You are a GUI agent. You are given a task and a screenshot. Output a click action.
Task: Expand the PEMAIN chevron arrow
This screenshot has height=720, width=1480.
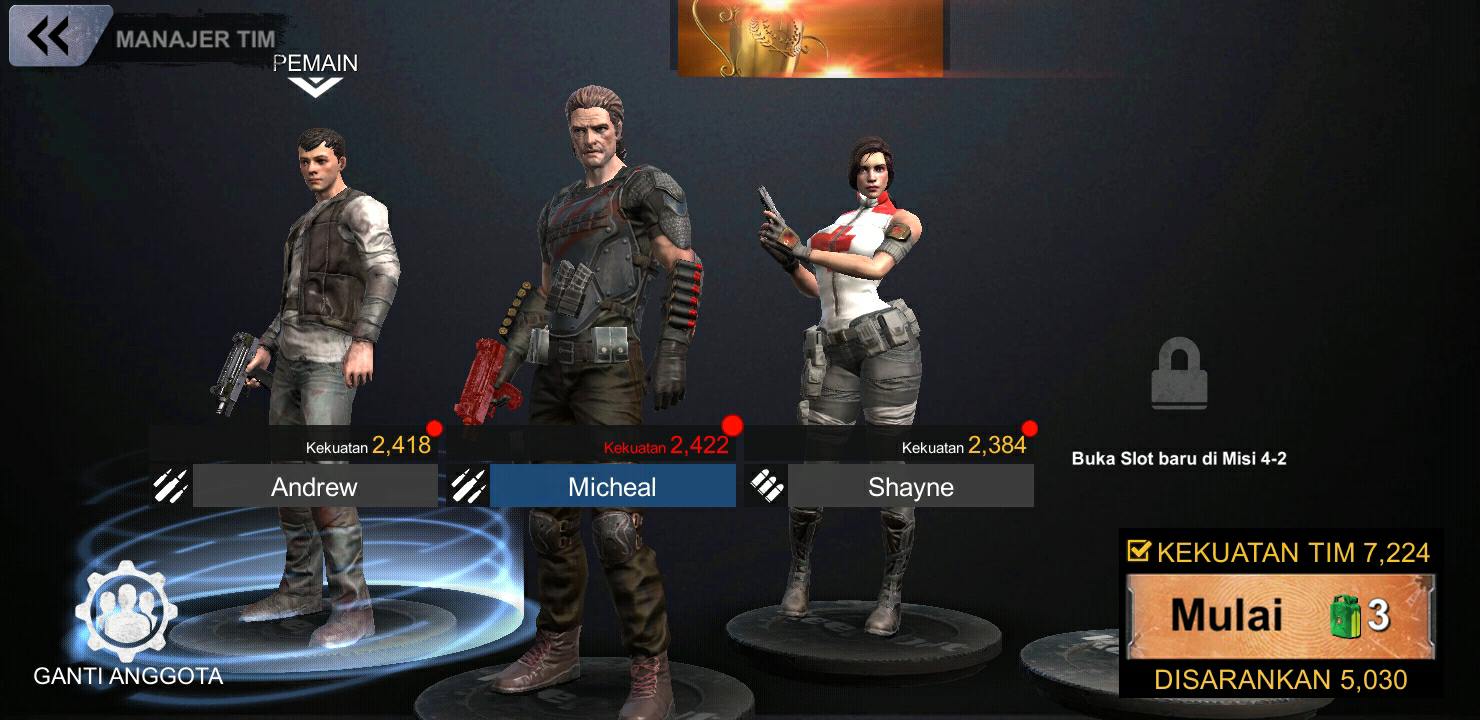pos(313,84)
